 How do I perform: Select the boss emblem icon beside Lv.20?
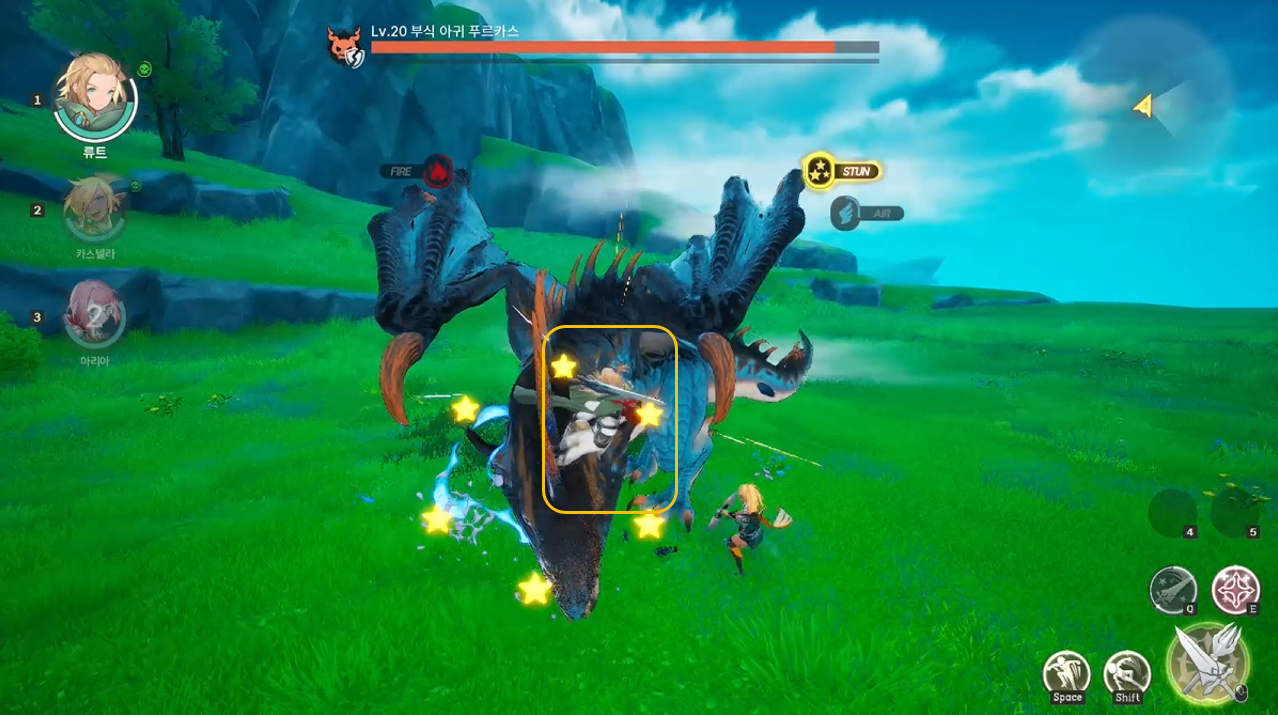(x=344, y=45)
